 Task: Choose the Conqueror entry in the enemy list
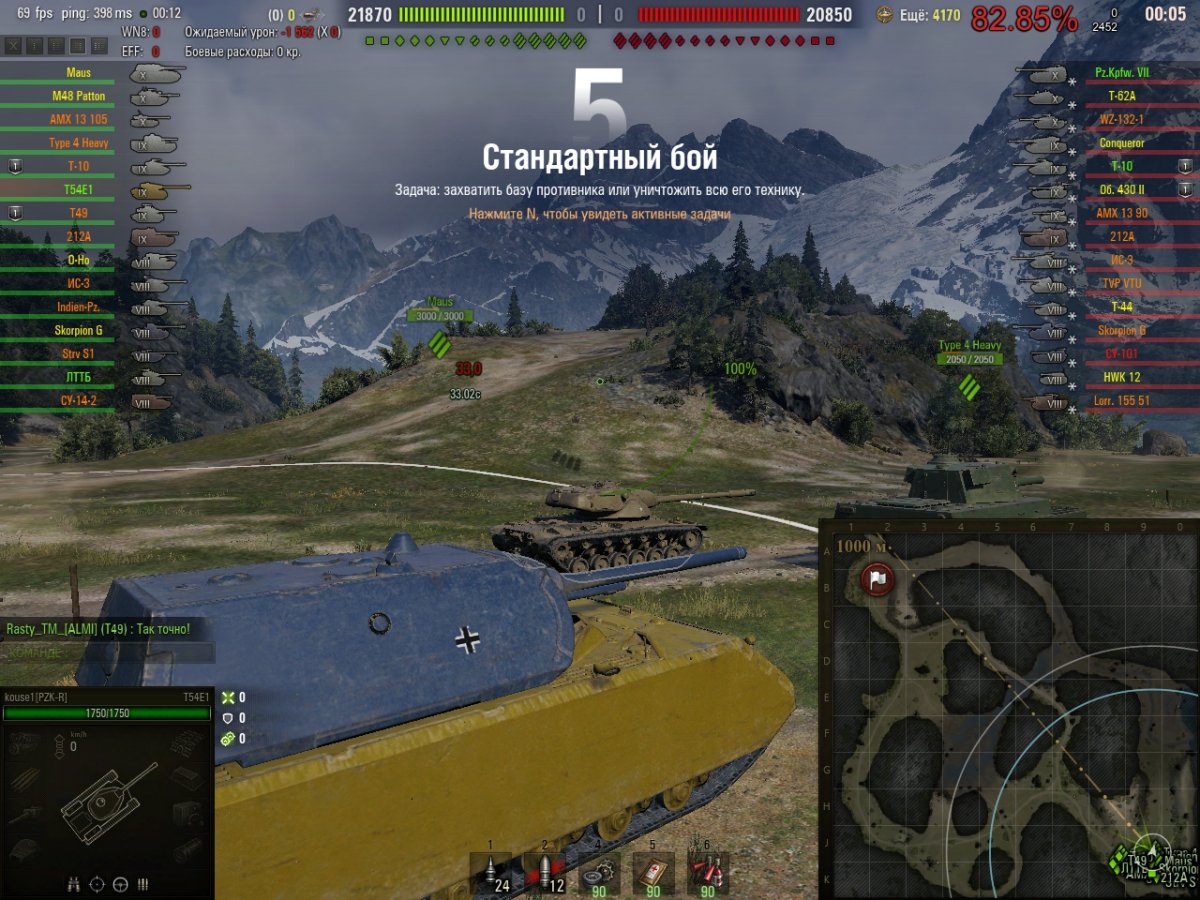pyautogui.click(x=1122, y=143)
